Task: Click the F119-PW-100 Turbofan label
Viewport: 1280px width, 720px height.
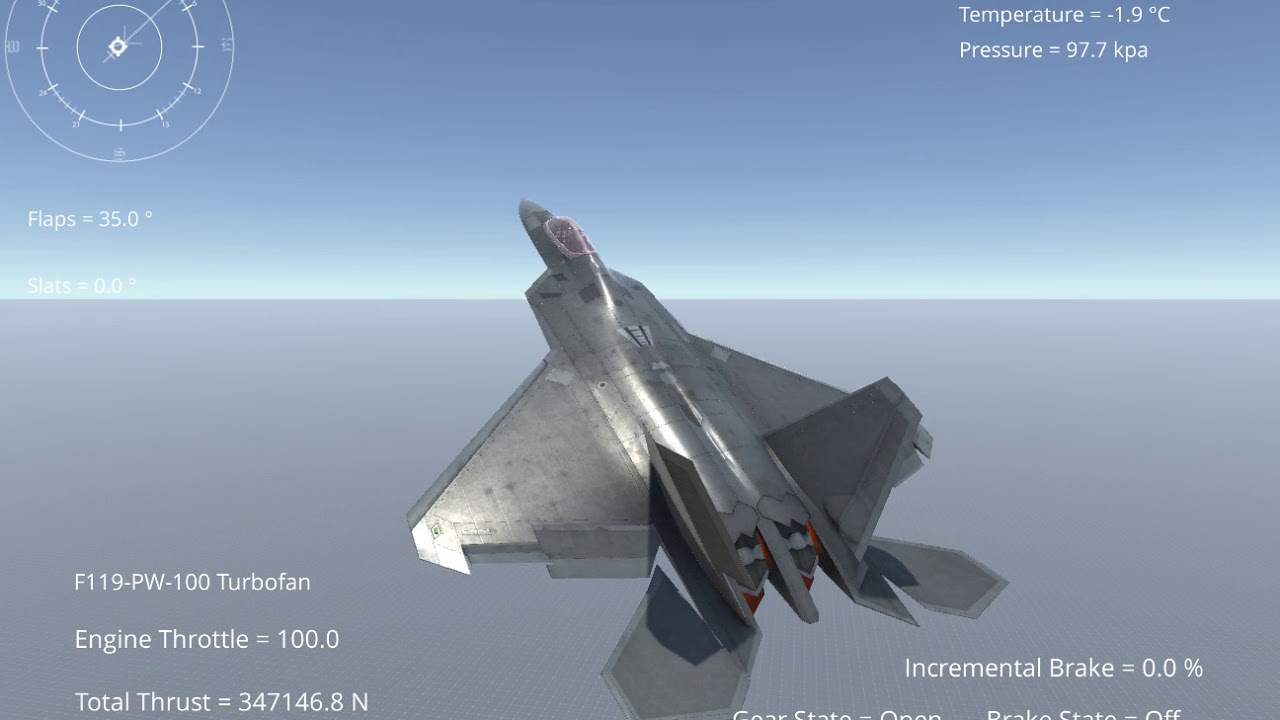Action: (x=194, y=582)
